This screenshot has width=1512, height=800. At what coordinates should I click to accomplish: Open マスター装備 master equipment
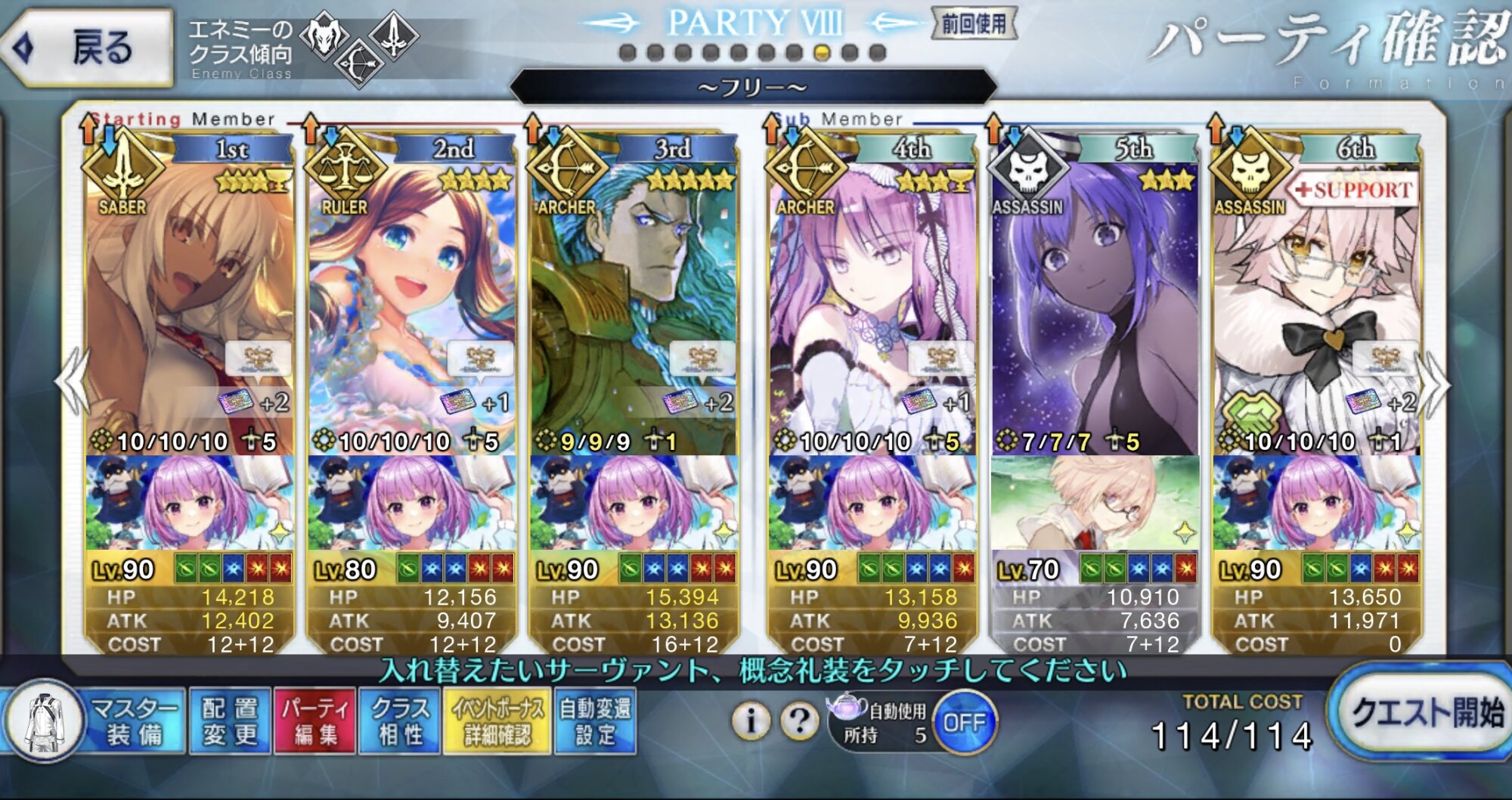[x=133, y=721]
